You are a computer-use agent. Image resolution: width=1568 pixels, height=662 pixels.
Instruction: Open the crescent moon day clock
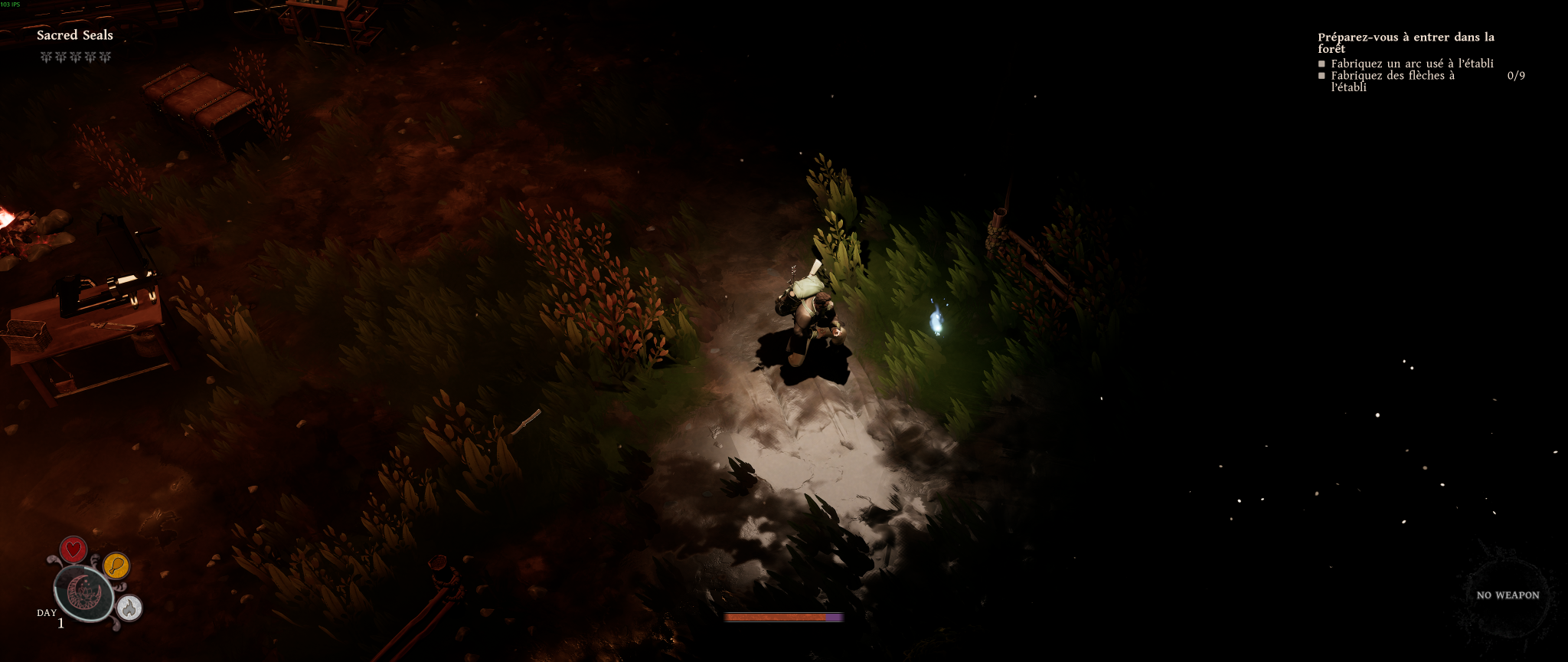tap(83, 593)
